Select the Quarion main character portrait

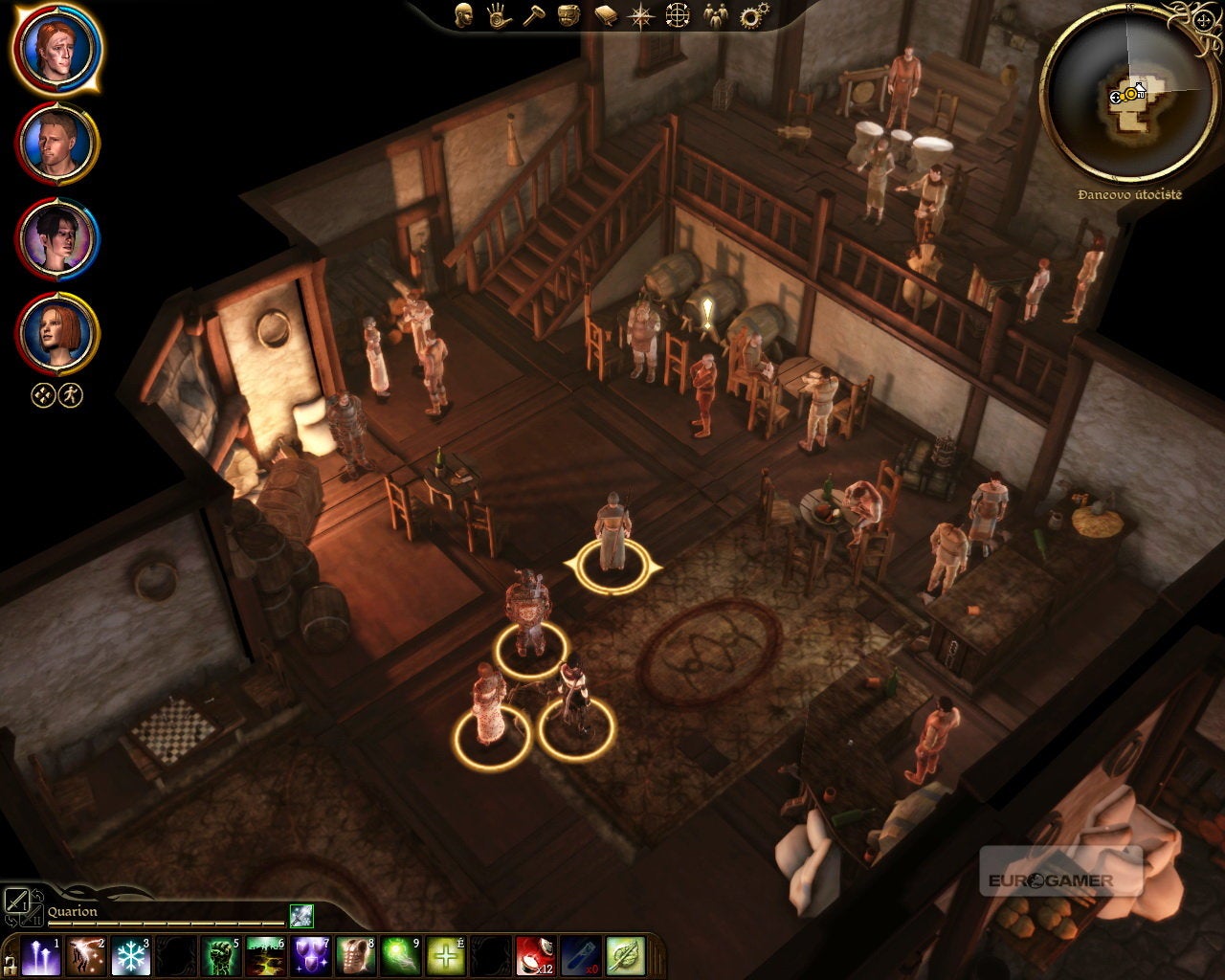coord(56,47)
